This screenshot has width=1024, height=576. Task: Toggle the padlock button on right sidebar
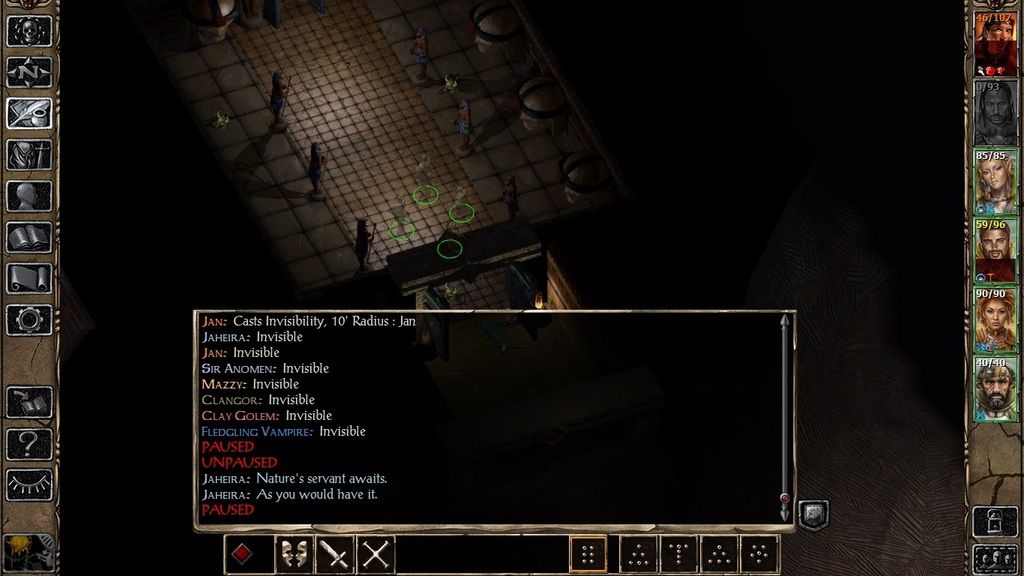click(x=995, y=519)
